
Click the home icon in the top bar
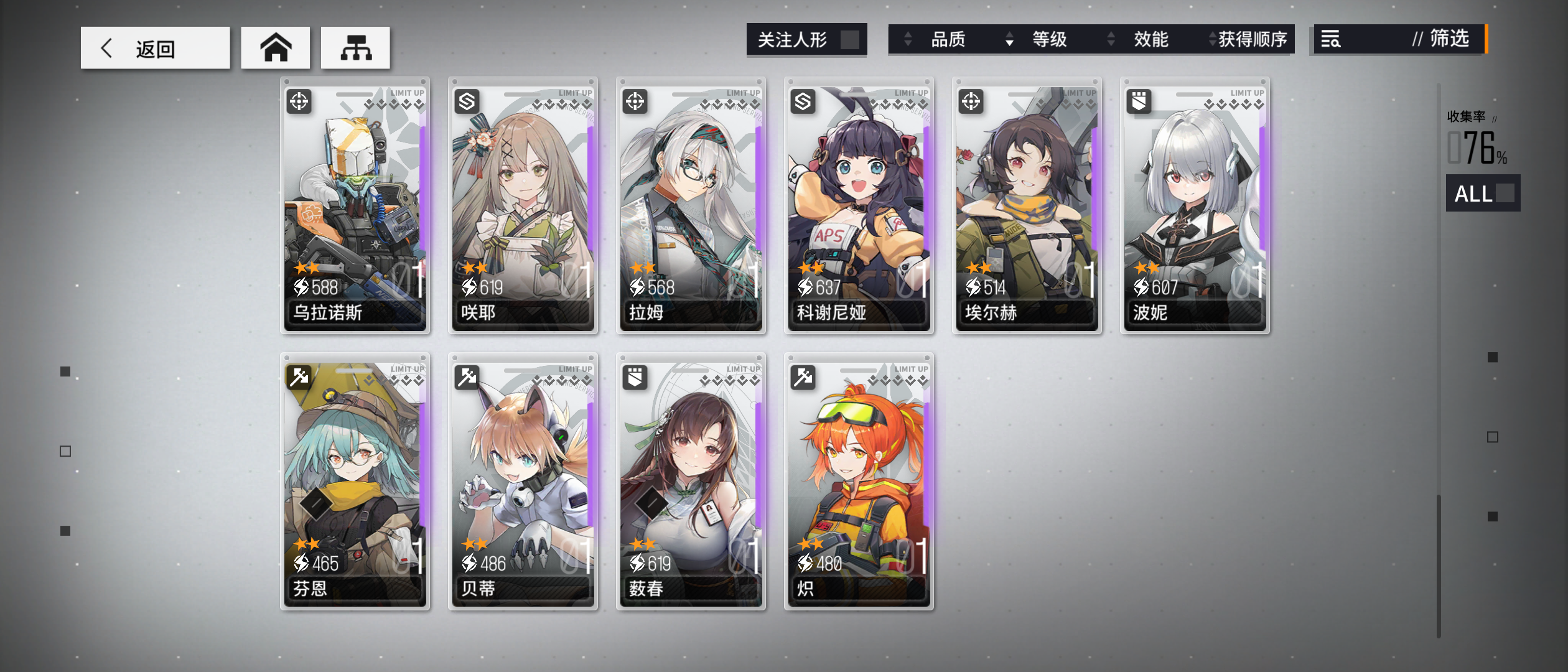(276, 47)
